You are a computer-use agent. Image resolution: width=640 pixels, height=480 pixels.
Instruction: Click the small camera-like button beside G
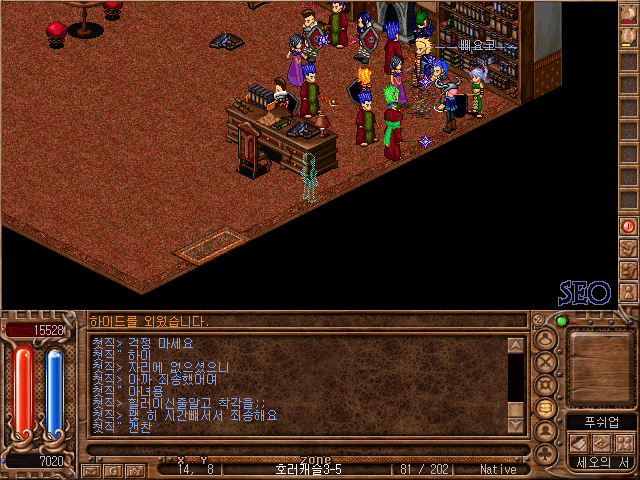click(x=134, y=469)
